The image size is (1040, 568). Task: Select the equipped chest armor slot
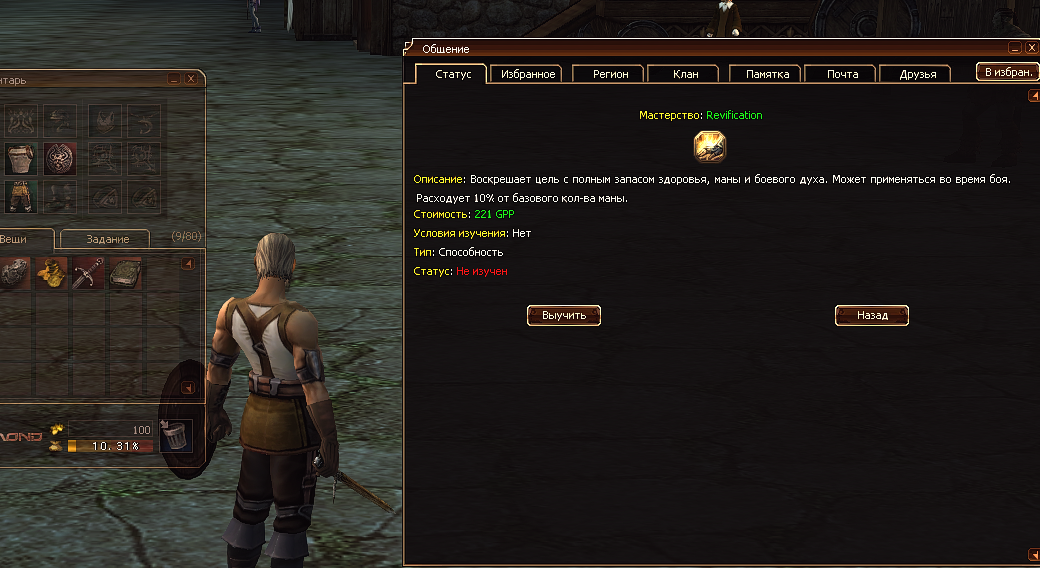coord(20,159)
